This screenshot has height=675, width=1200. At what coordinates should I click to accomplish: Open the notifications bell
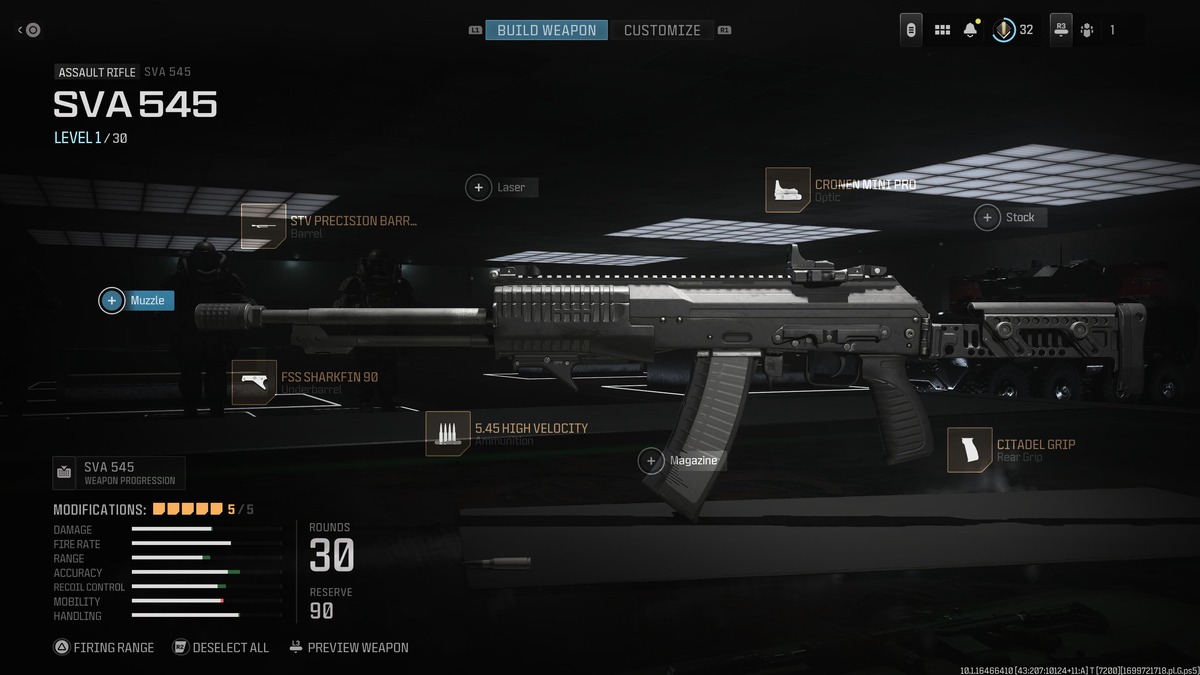[x=969, y=30]
